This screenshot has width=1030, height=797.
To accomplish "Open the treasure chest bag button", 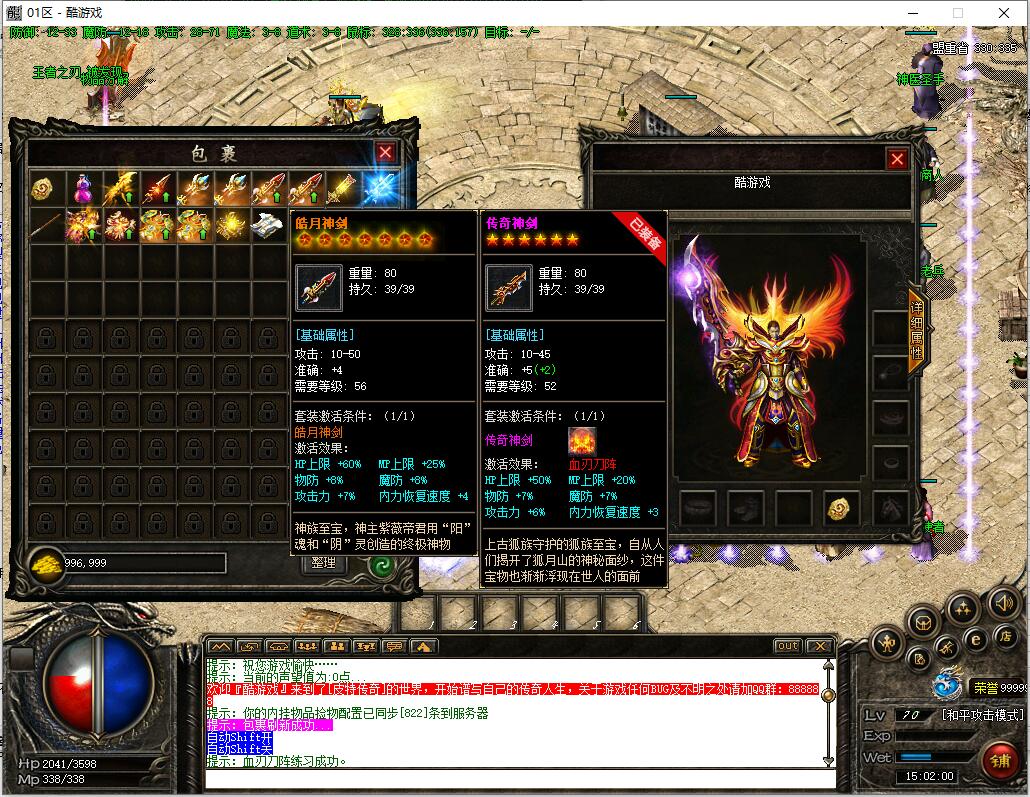I will 923,622.
